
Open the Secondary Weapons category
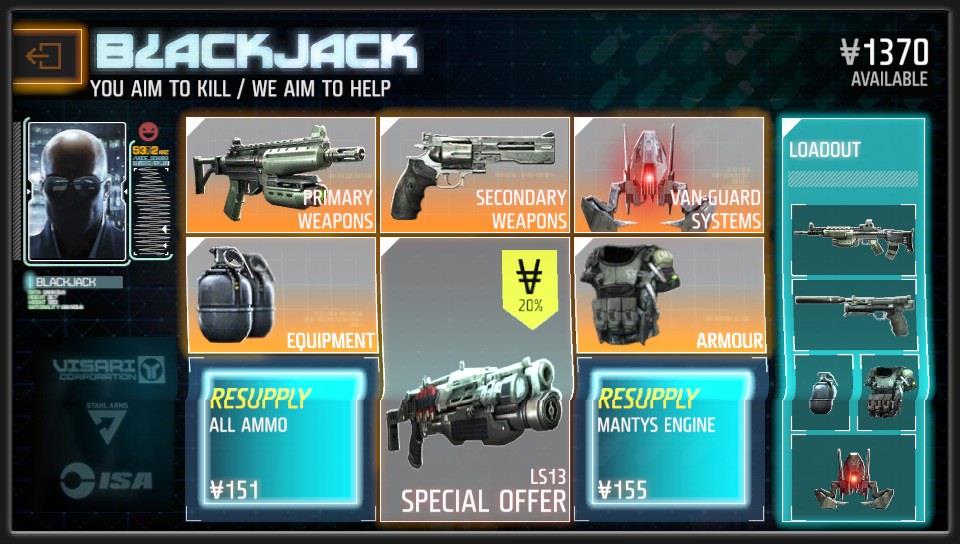point(475,175)
